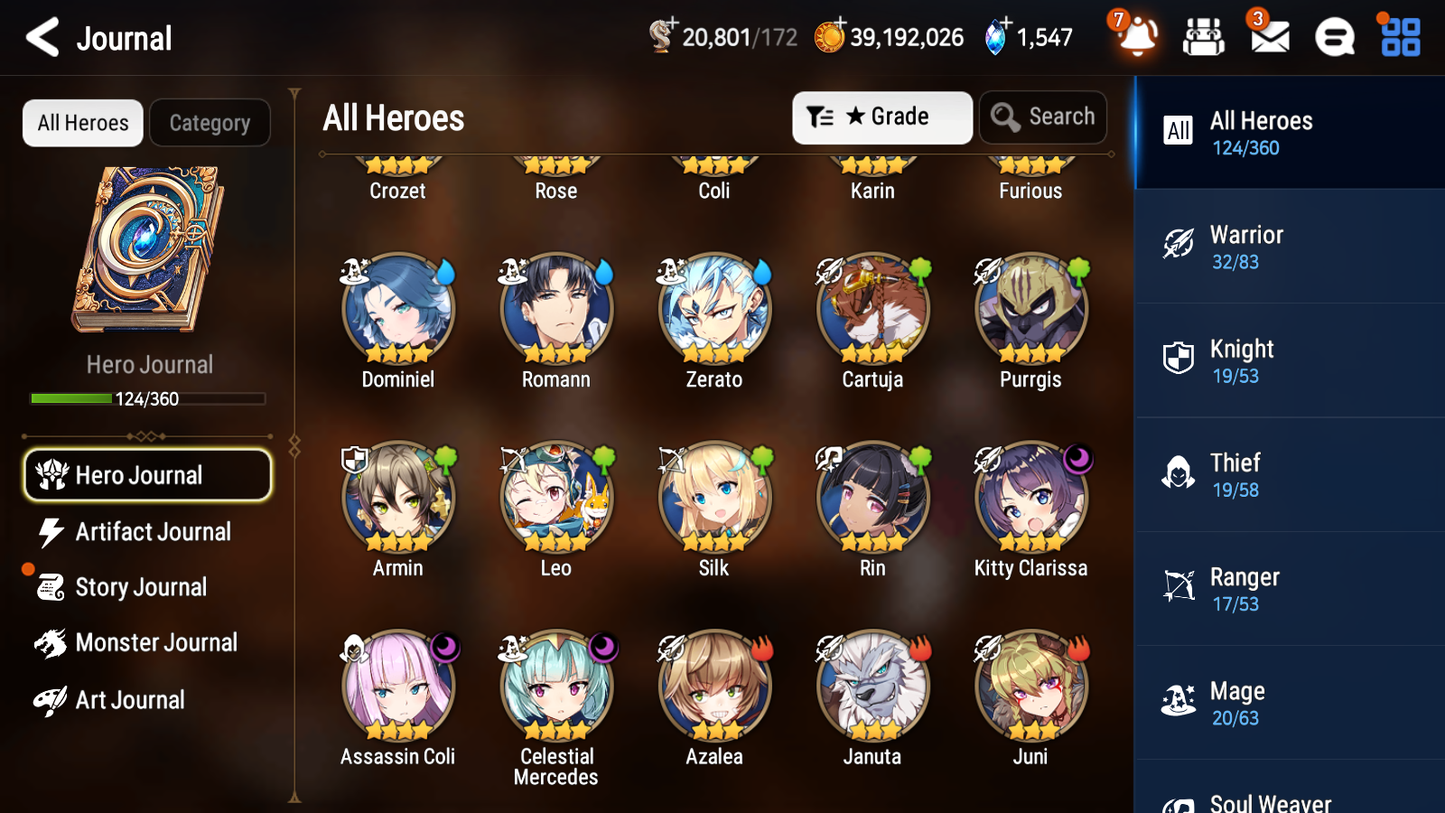1445x813 pixels.
Task: Click Search to find a hero
Action: [1043, 117]
